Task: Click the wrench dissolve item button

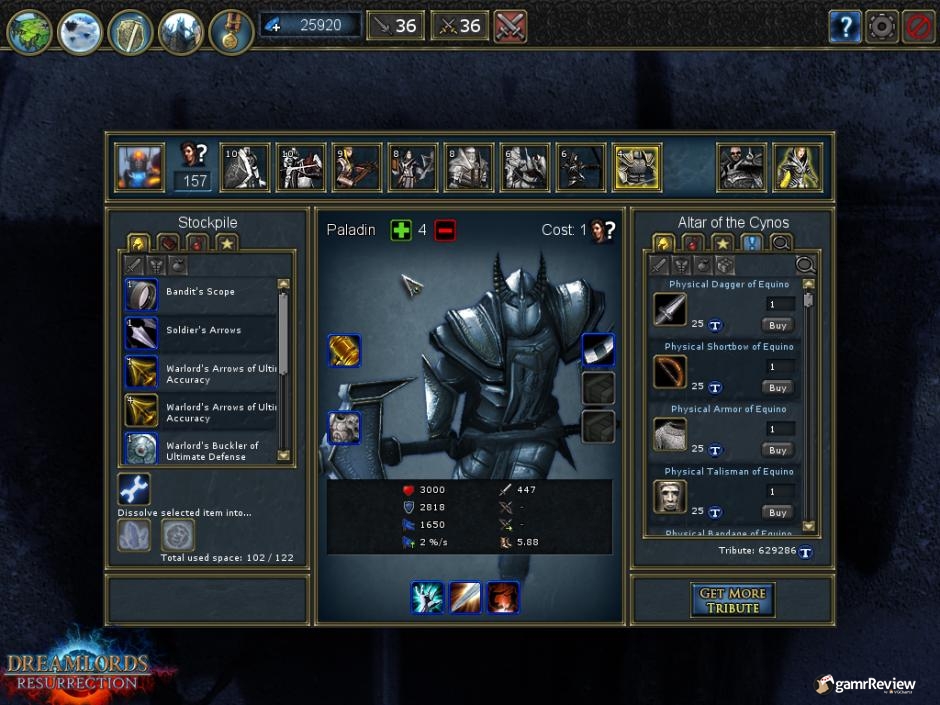Action: click(x=134, y=490)
